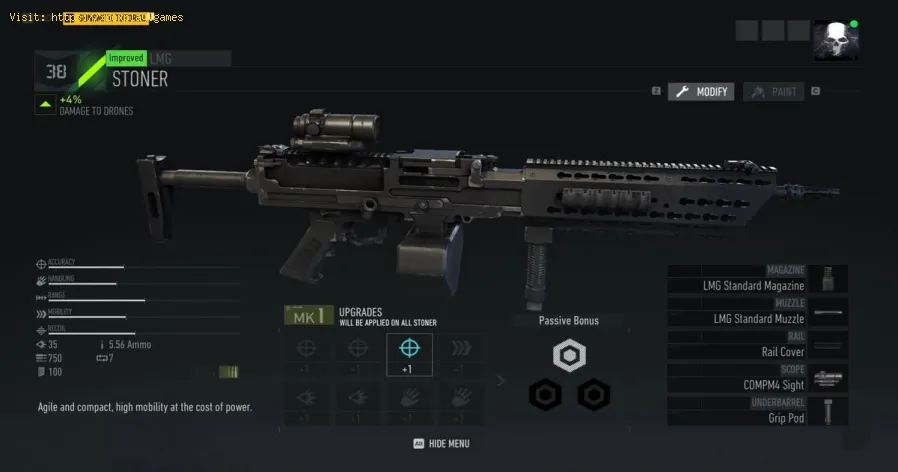
Task: Click the arrow beside the upgrades grid
Action: coord(502,380)
